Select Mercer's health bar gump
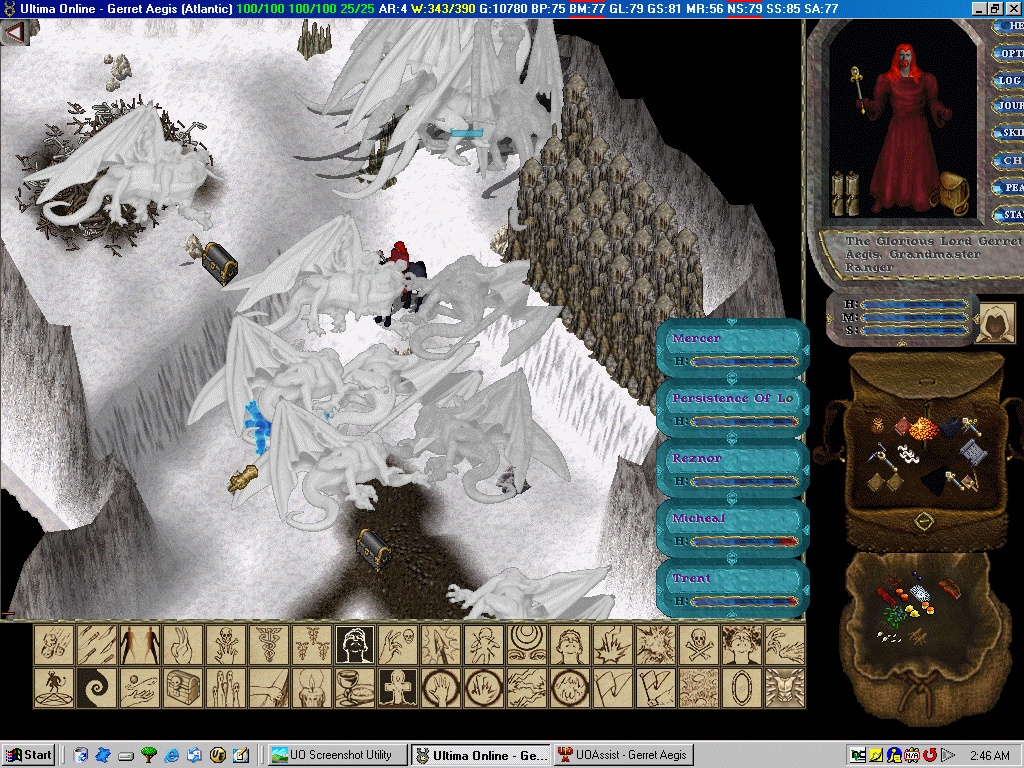The height and width of the screenshot is (768, 1024). pyautogui.click(x=733, y=349)
